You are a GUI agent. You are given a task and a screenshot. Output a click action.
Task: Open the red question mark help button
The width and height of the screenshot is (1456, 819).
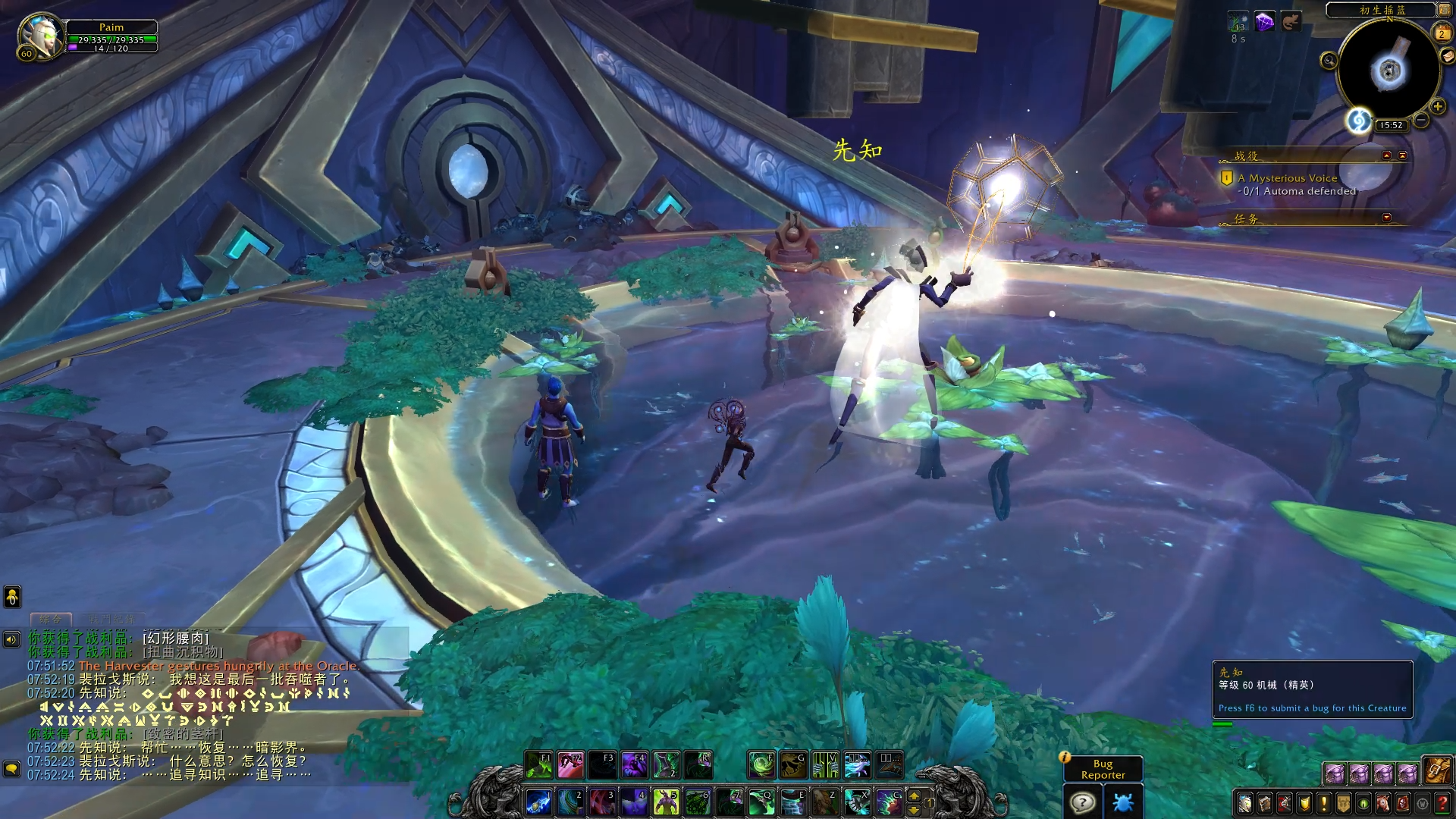[x=1442, y=802]
